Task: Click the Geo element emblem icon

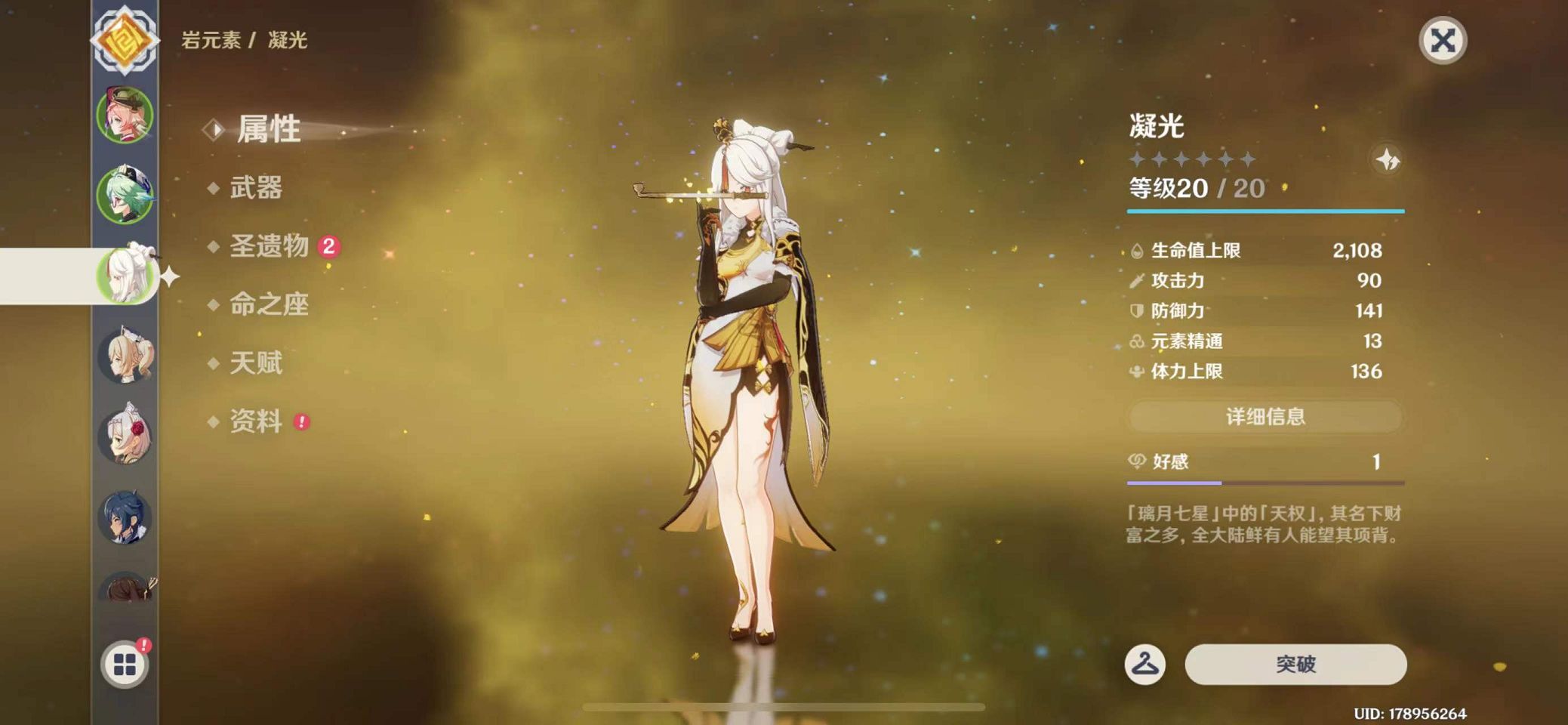Action: (125, 39)
